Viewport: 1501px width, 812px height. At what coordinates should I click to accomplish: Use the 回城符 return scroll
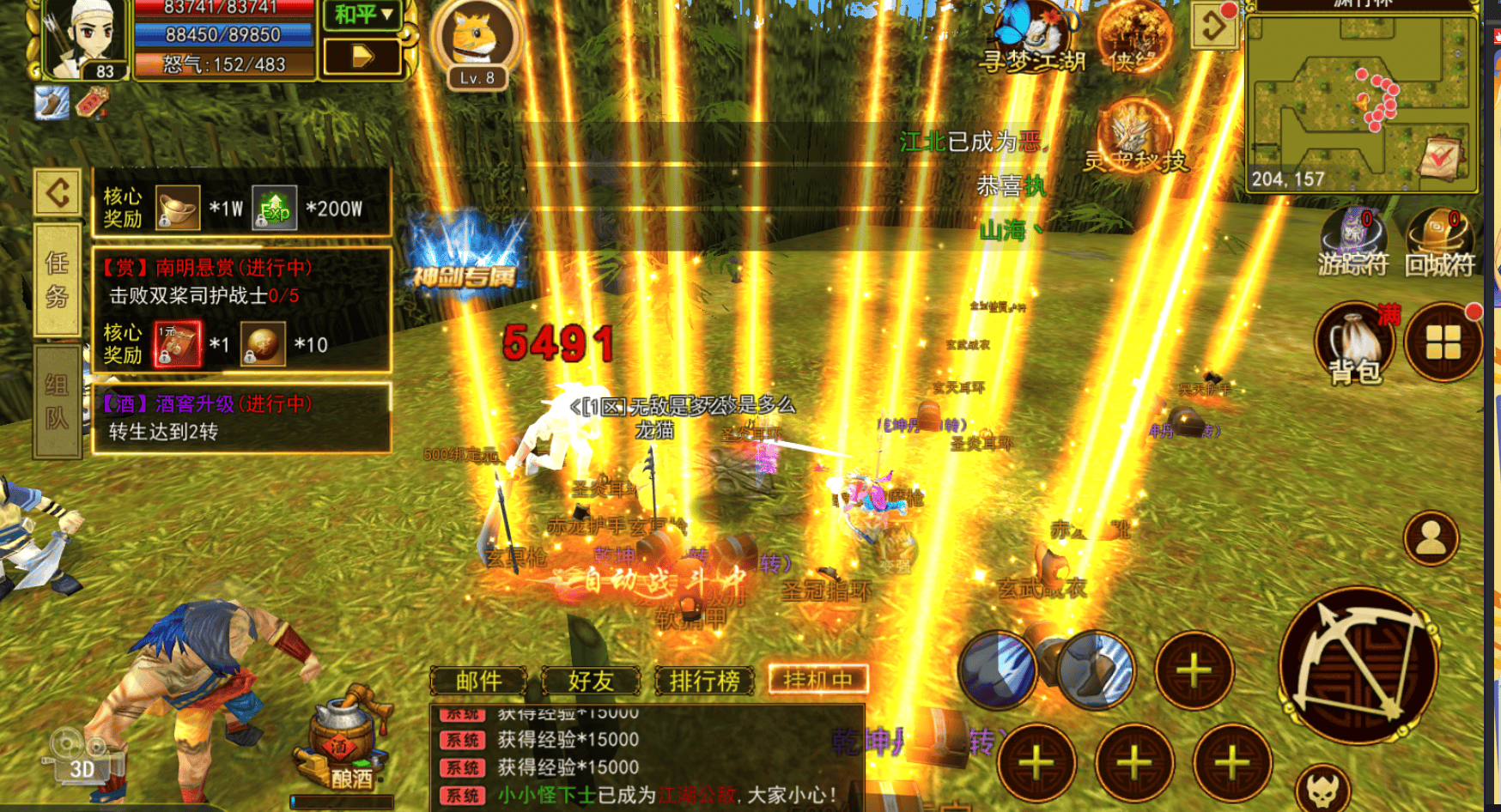(1439, 240)
